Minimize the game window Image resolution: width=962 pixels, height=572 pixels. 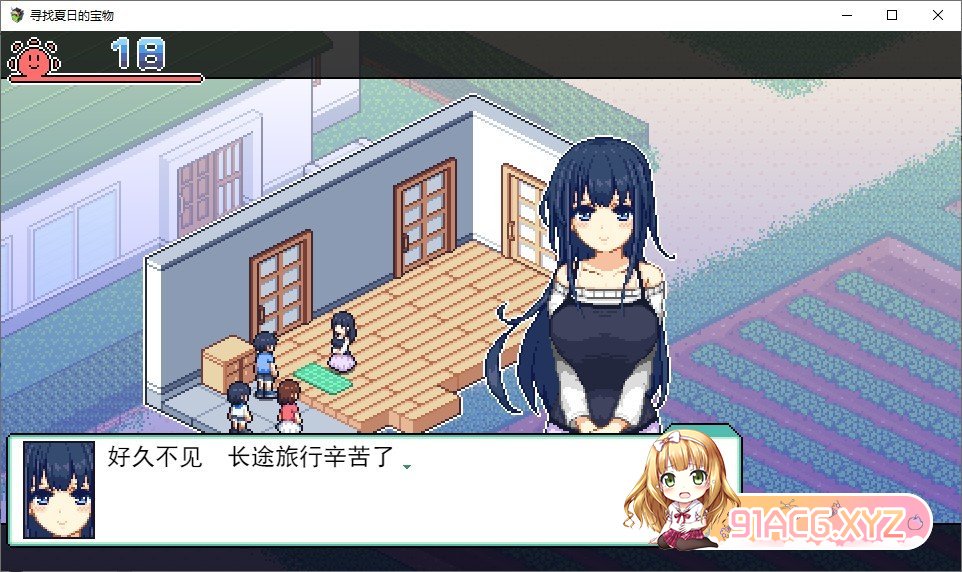(x=846, y=15)
